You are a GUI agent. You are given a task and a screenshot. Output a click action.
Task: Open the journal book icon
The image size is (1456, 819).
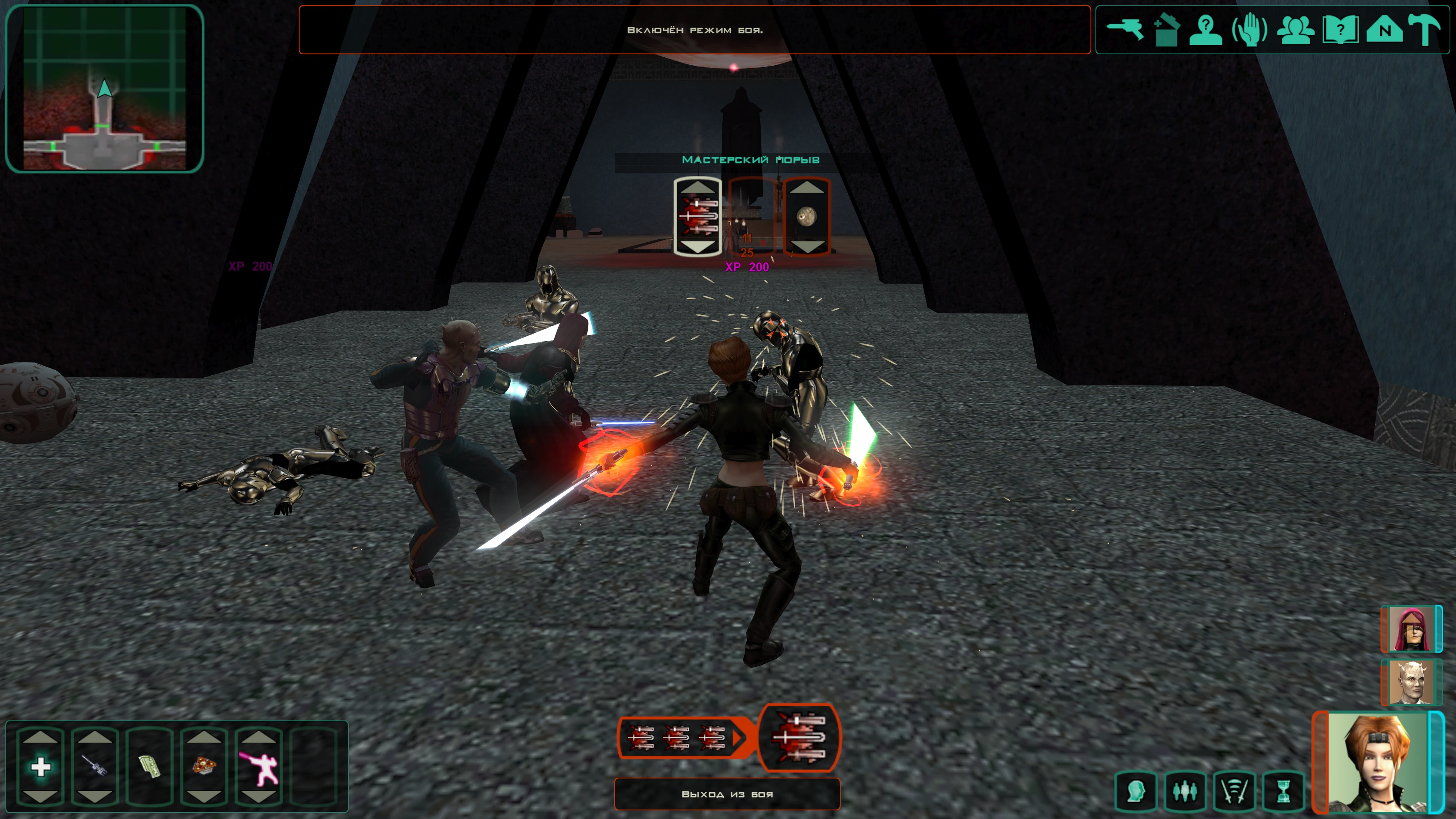(1340, 29)
